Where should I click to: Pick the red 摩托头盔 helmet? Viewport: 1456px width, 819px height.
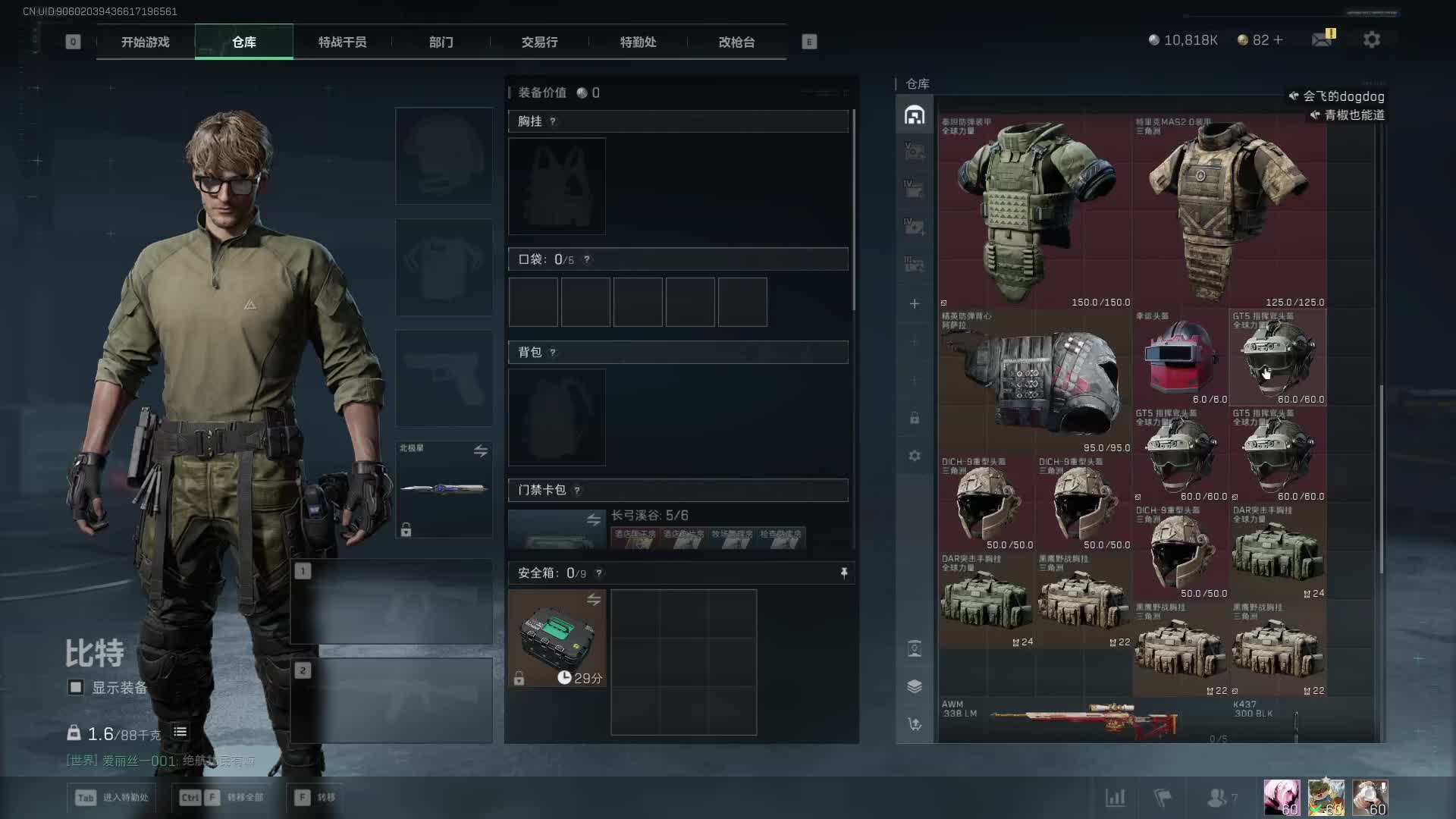[x=1180, y=357]
